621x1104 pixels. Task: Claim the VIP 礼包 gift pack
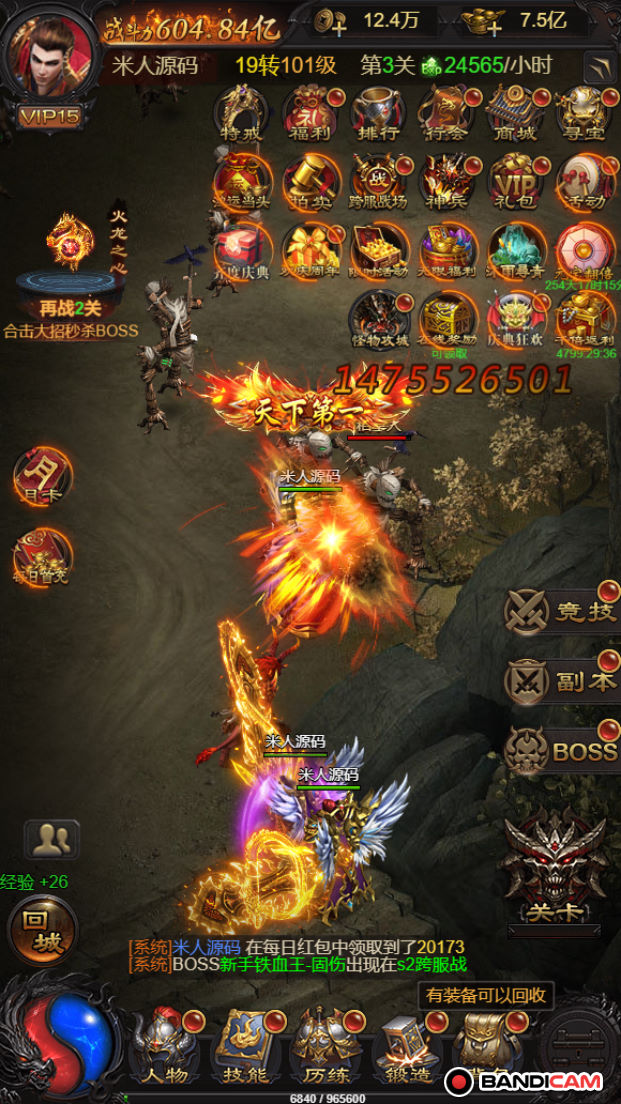click(514, 181)
